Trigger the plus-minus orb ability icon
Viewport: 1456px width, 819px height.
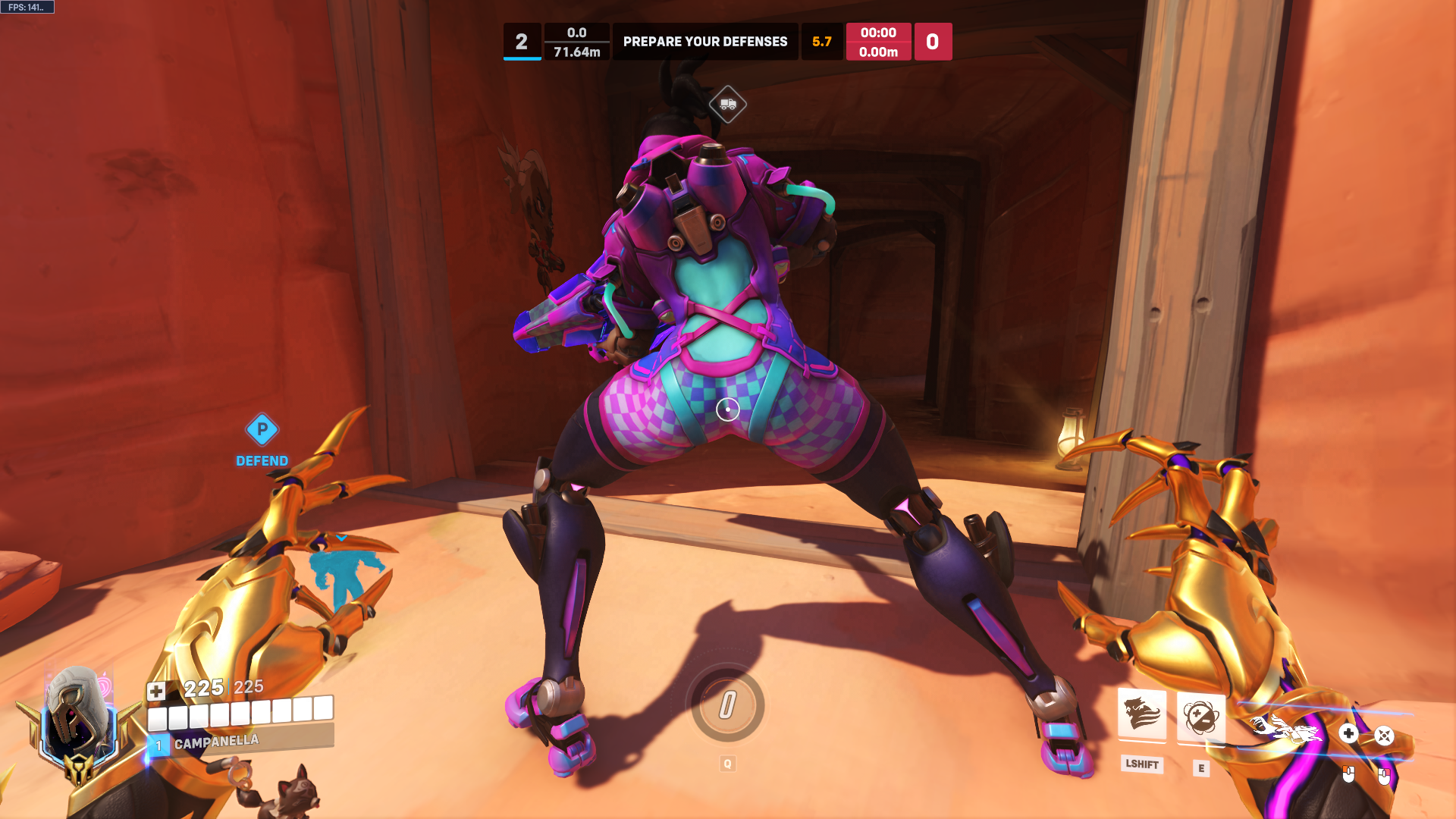(x=1200, y=717)
